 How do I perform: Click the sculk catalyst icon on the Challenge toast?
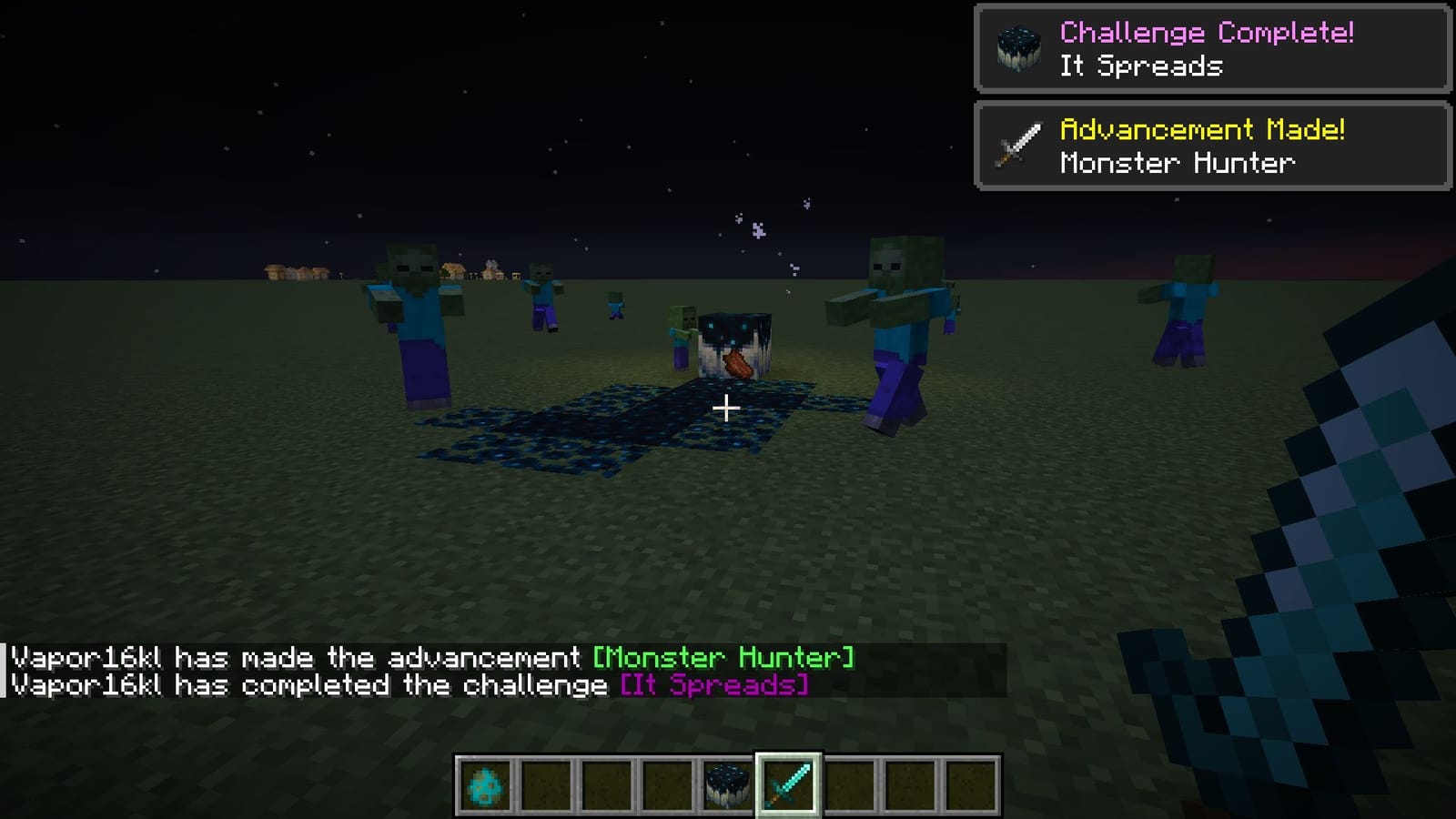click(1019, 50)
